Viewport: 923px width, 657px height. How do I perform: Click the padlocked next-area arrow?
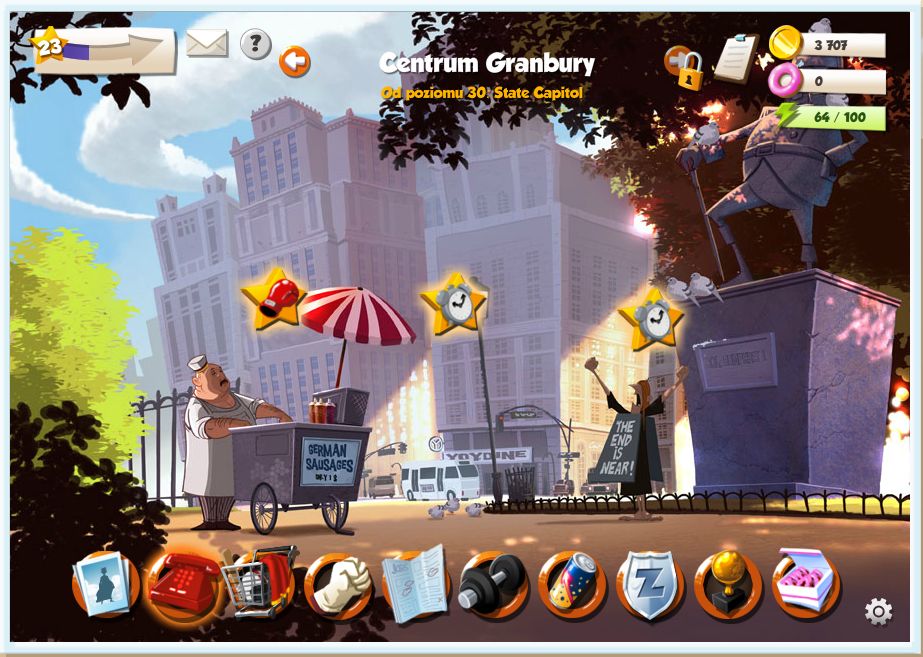[685, 65]
